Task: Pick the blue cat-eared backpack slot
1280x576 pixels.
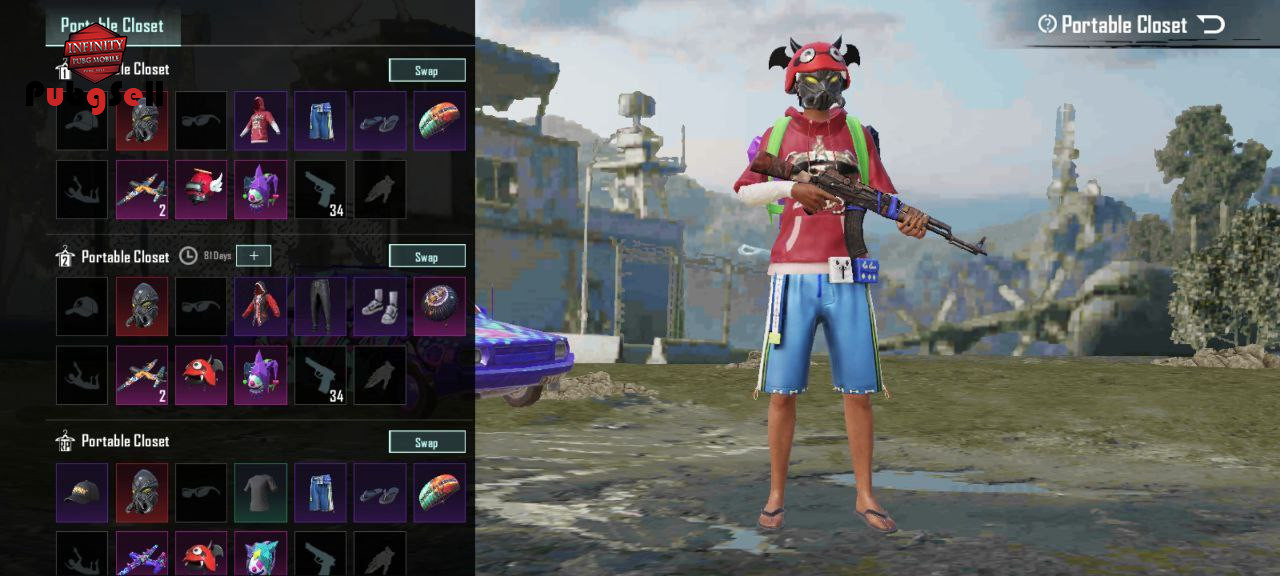Action: [260, 555]
